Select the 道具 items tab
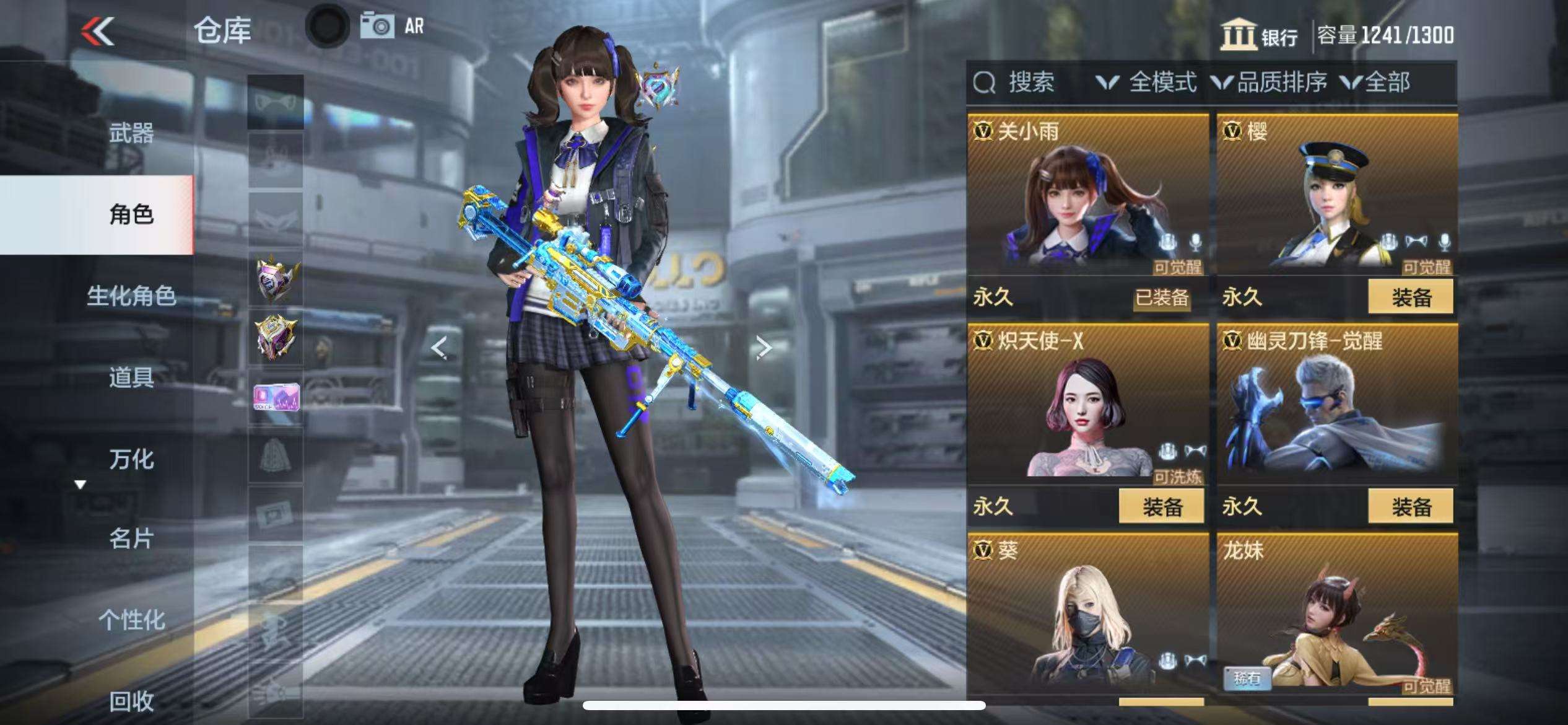This screenshot has height=725, width=1568. 131,377
